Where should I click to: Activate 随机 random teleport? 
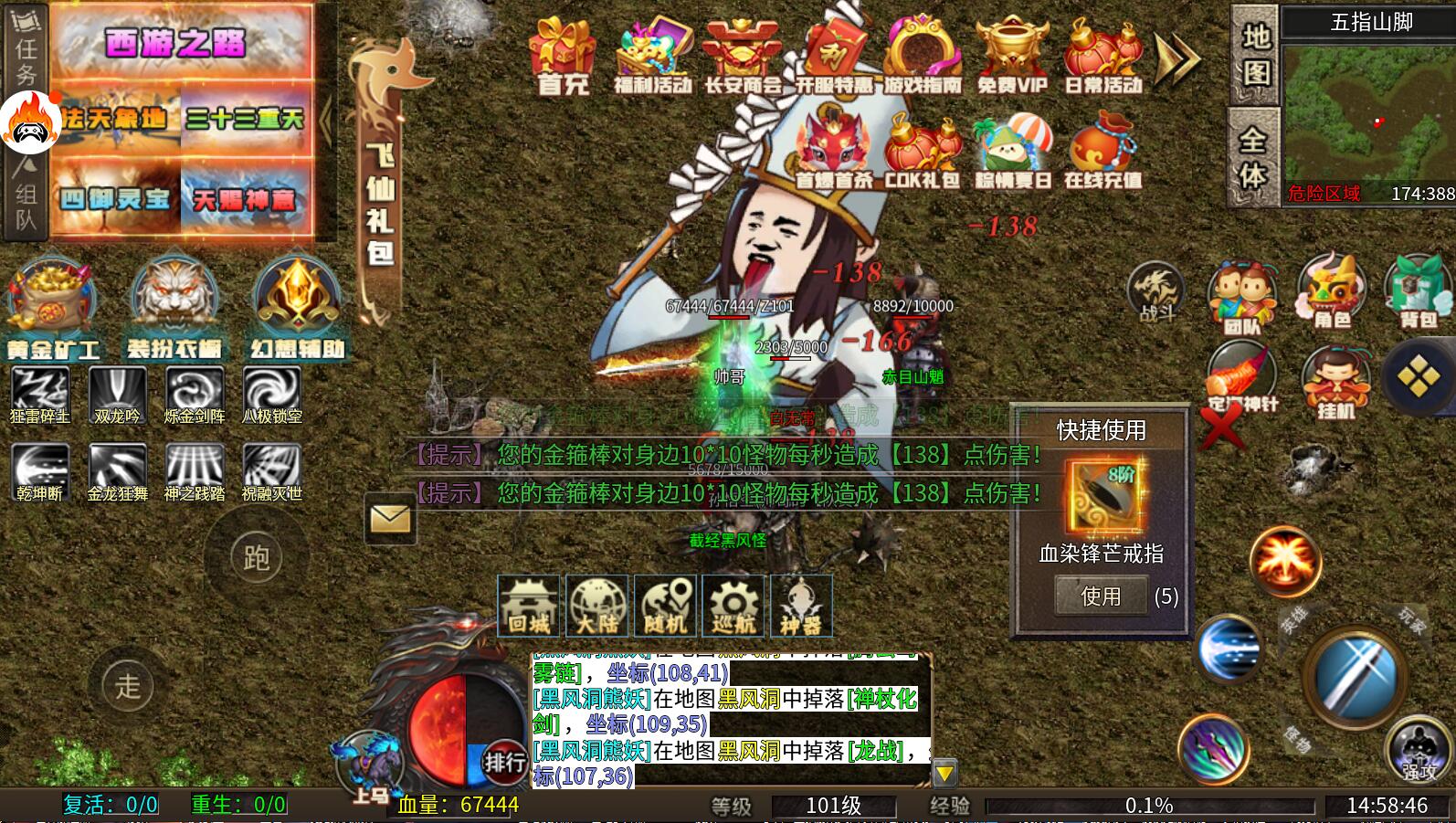pos(664,606)
